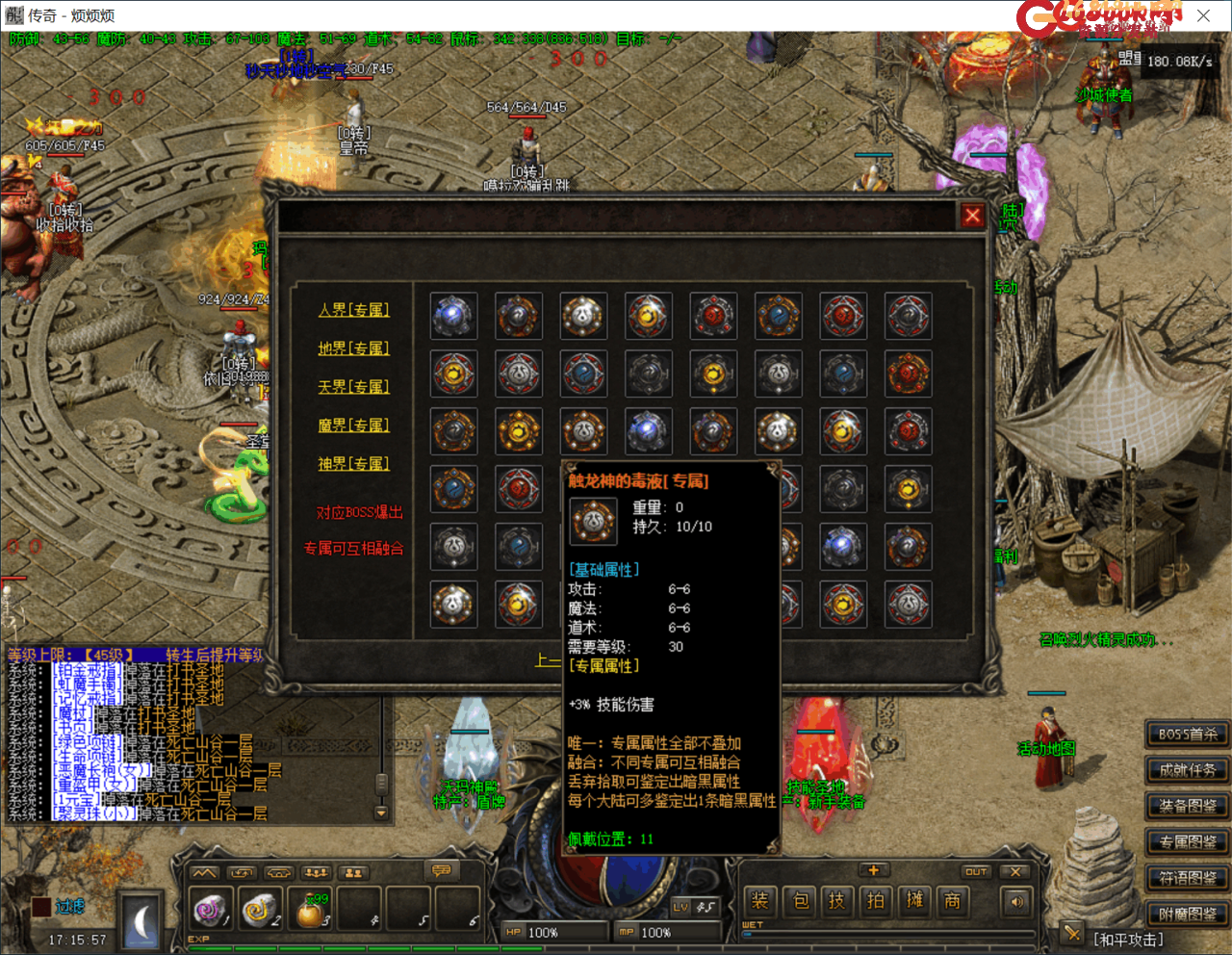Close the 专属 codex panel
The width and height of the screenshot is (1232, 955).
[972, 216]
